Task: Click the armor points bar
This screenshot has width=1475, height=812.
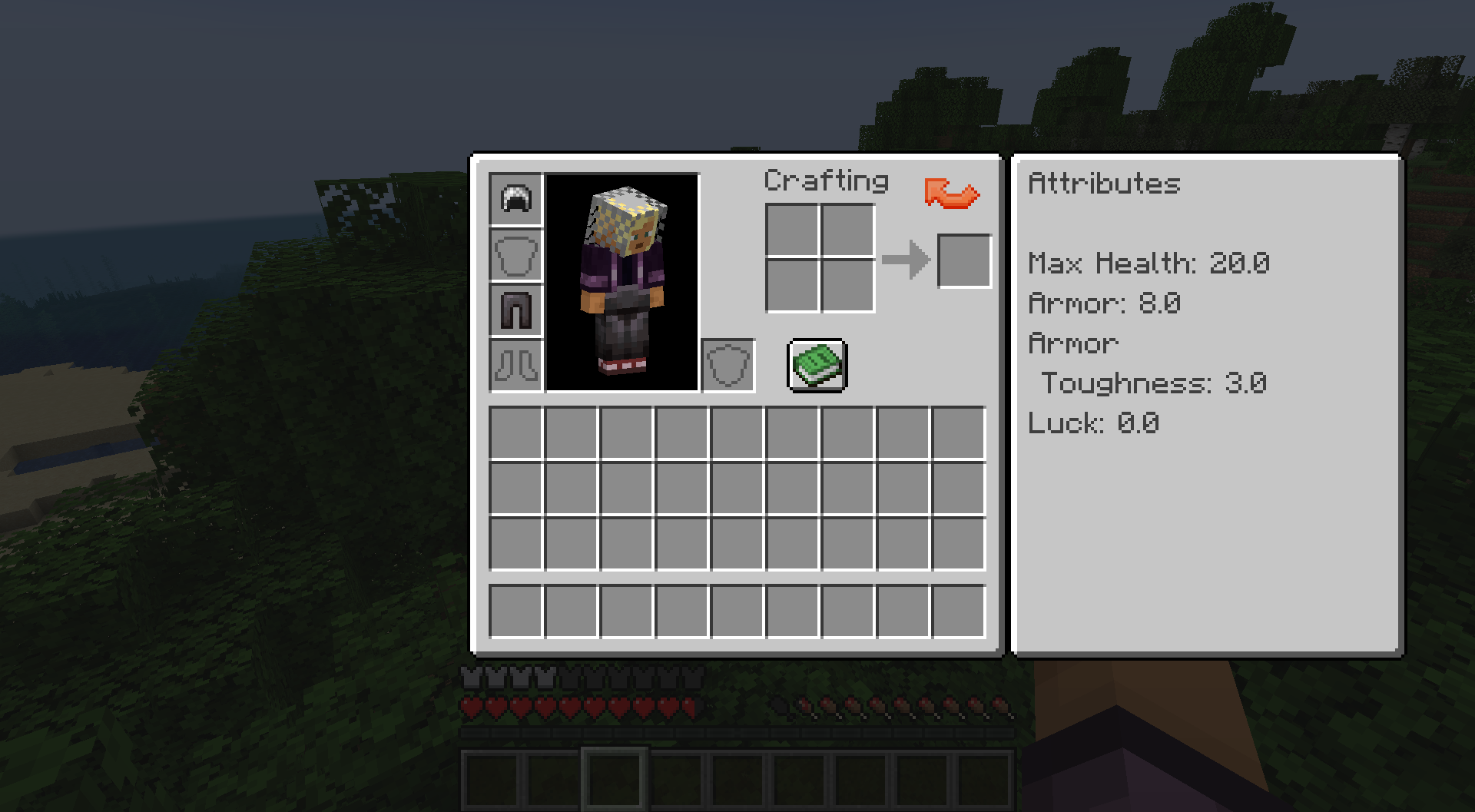Action: tap(584, 678)
